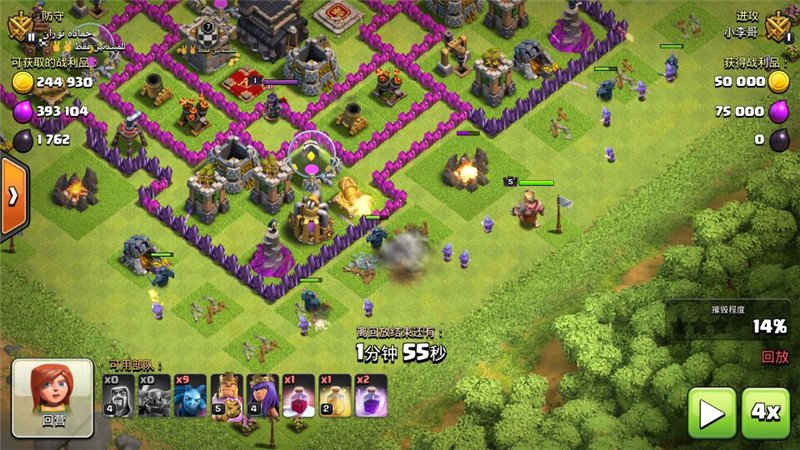Pick the yellow Jump spell slot
The width and height of the screenshot is (800, 450).
coord(334,396)
